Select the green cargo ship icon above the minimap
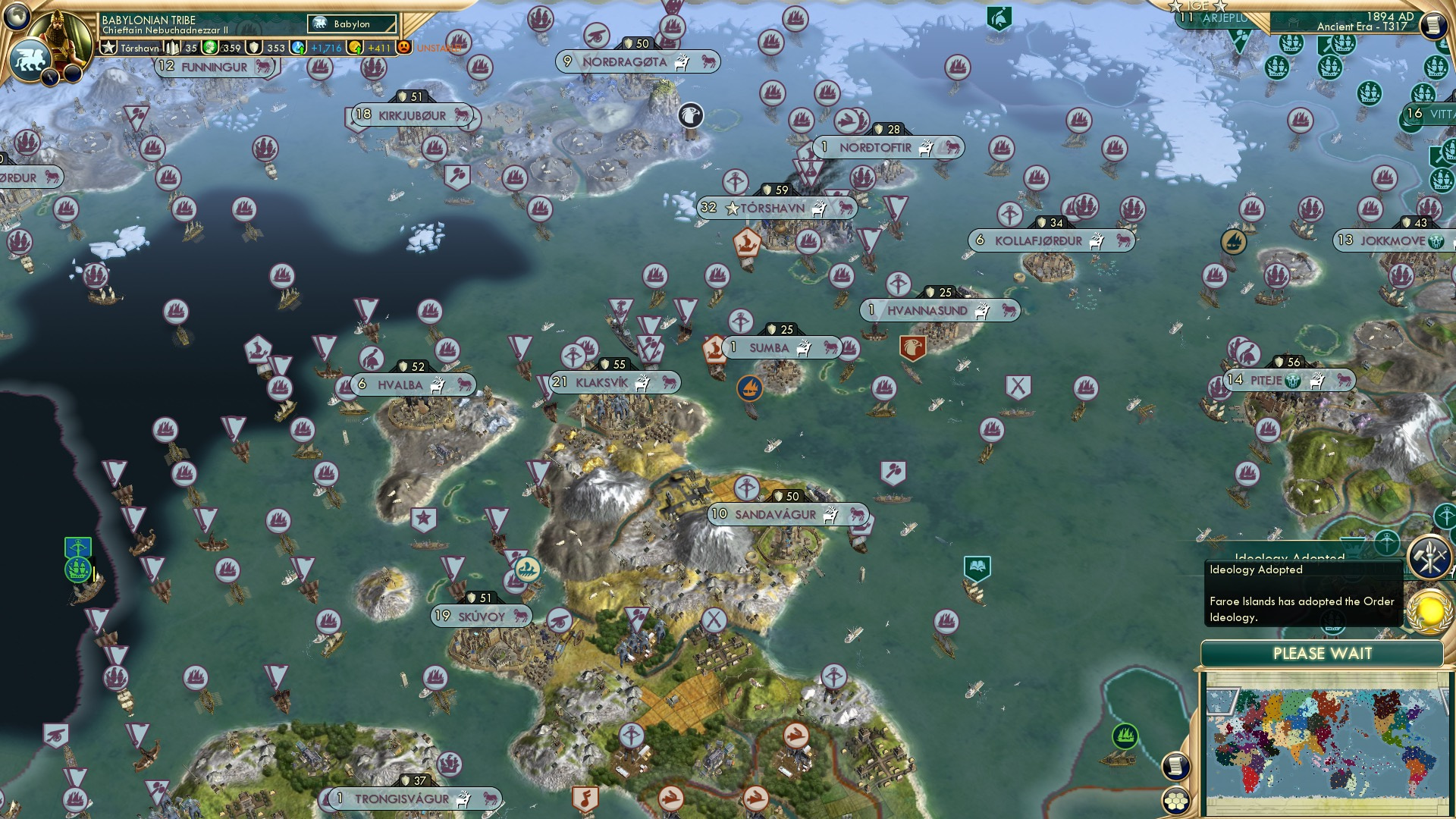 1125,735
